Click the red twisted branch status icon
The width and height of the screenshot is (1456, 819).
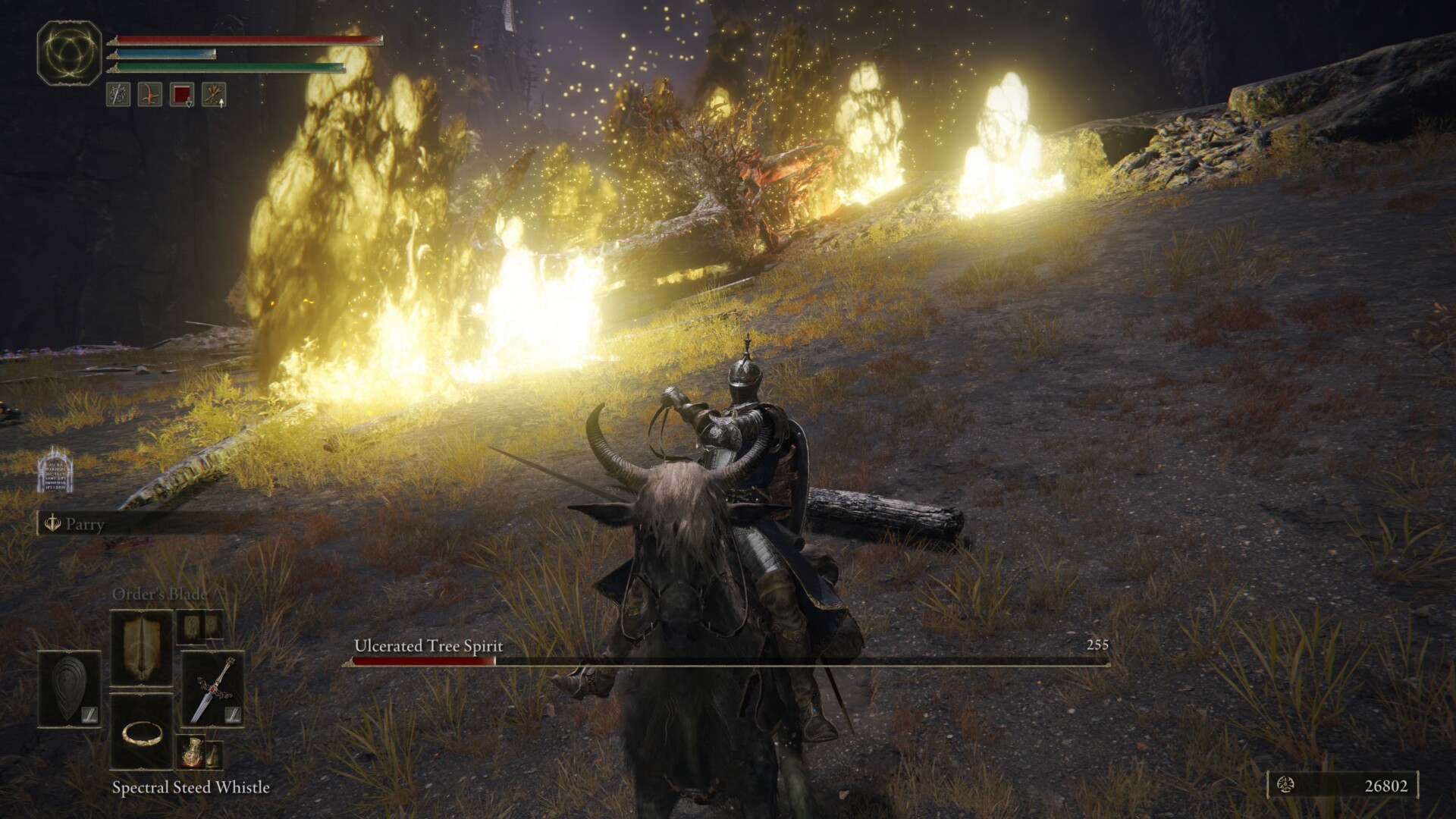[x=149, y=95]
